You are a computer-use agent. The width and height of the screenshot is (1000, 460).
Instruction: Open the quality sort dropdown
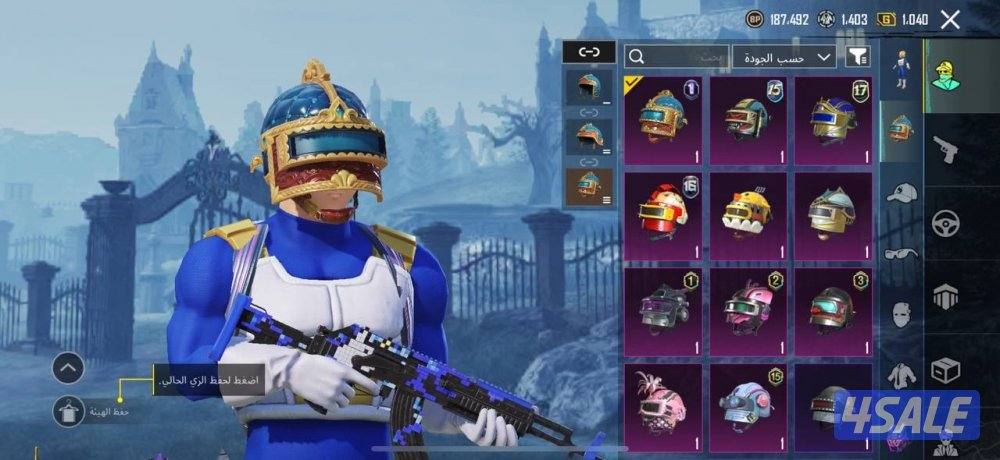point(785,56)
